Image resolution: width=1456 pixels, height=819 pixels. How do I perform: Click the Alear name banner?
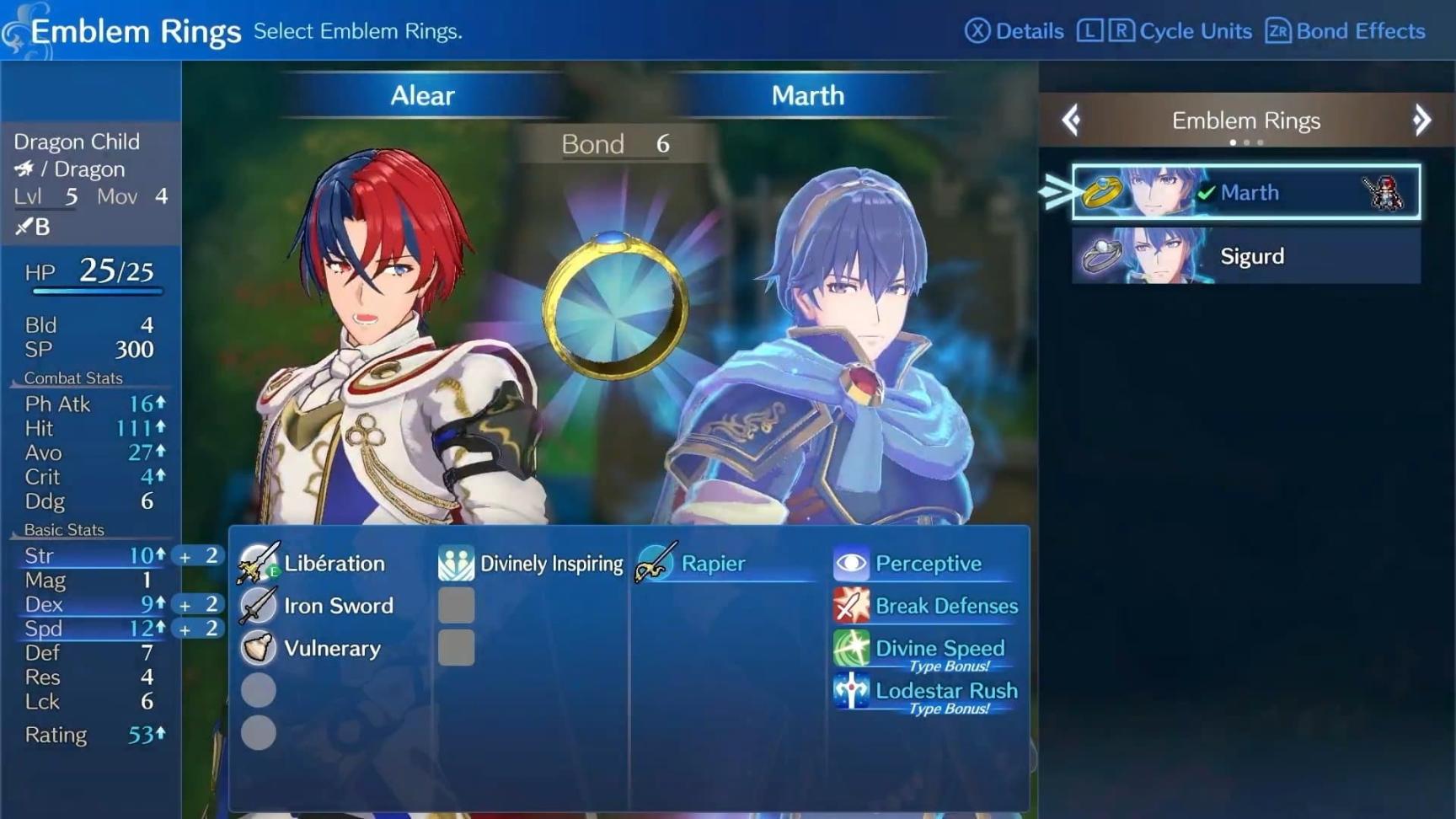pyautogui.click(x=421, y=95)
